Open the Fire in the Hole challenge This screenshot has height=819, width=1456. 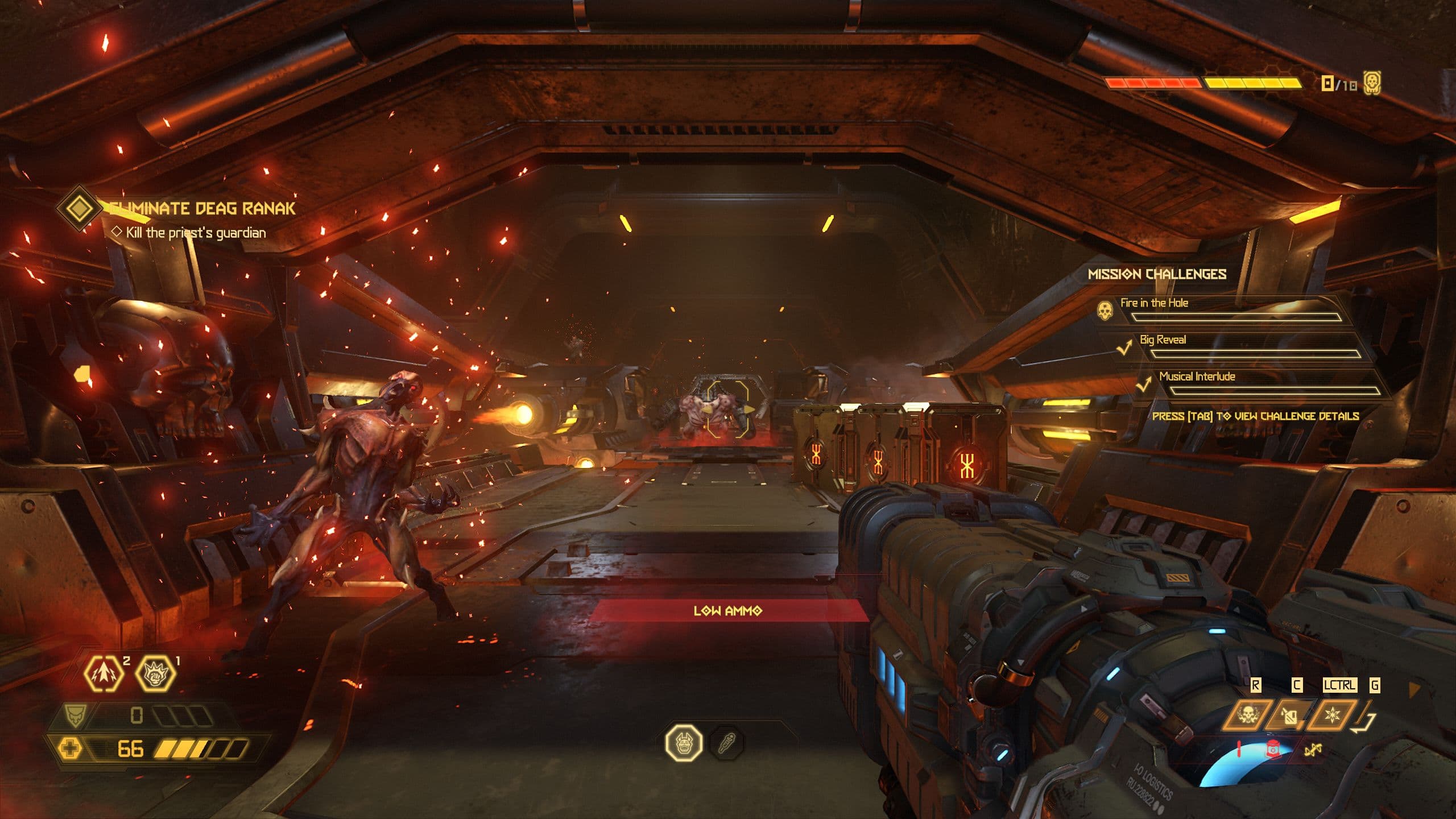pos(1155,303)
